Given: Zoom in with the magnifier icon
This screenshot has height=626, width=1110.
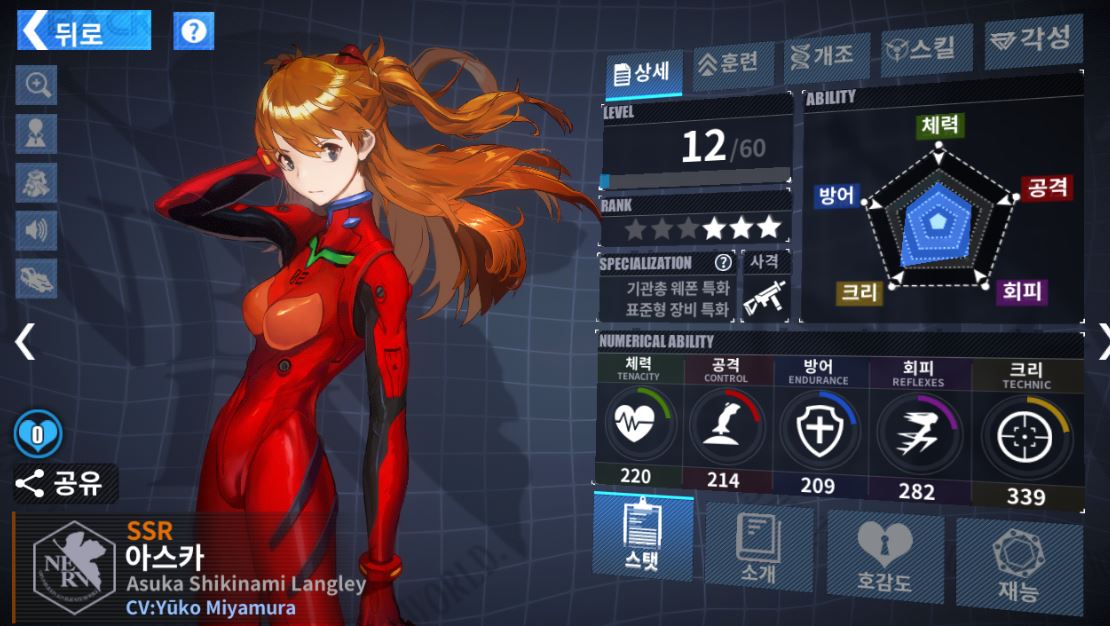Looking at the screenshot, I should pyautogui.click(x=37, y=86).
